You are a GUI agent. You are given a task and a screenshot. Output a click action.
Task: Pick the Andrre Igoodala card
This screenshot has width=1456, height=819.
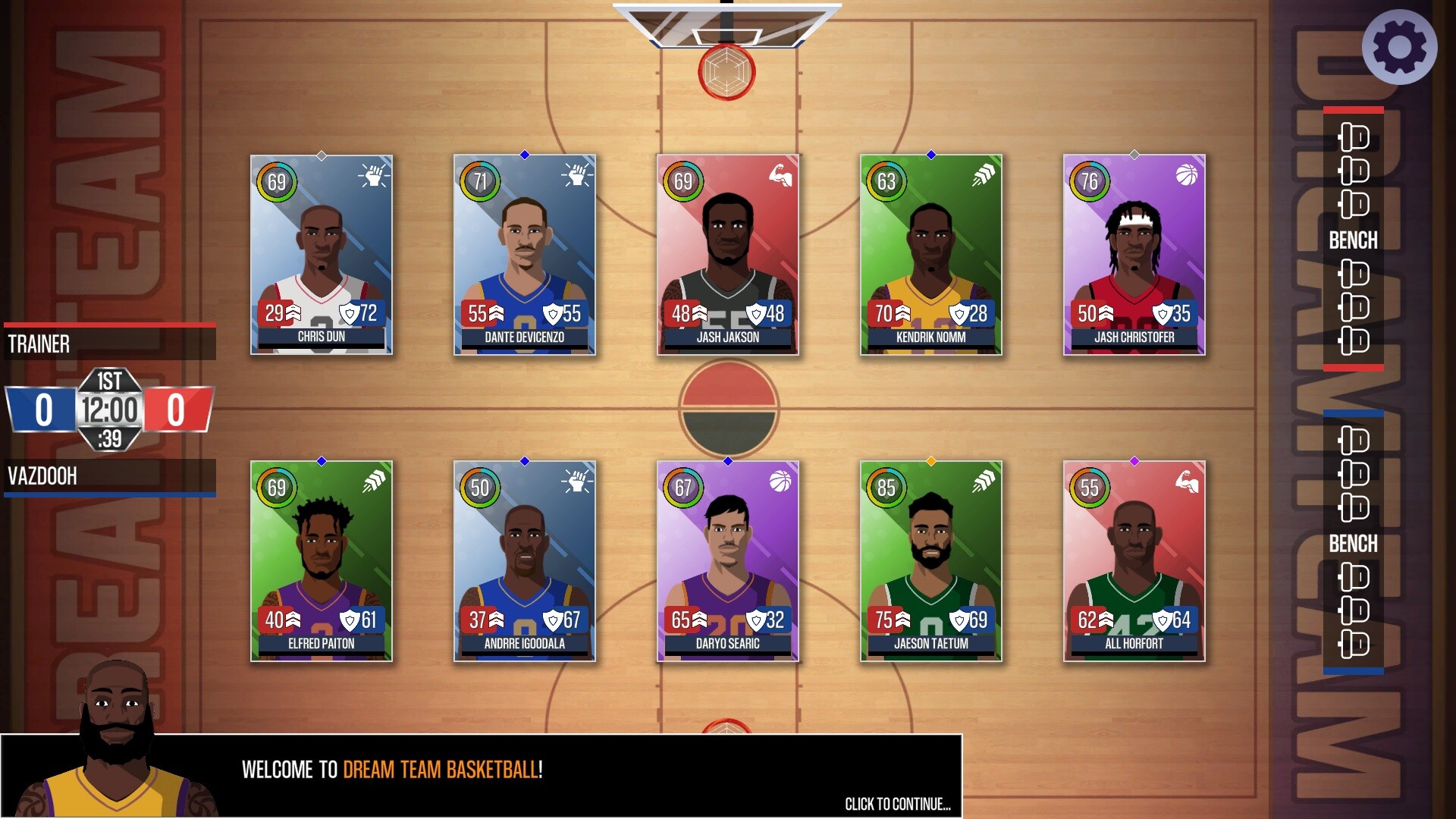point(525,561)
